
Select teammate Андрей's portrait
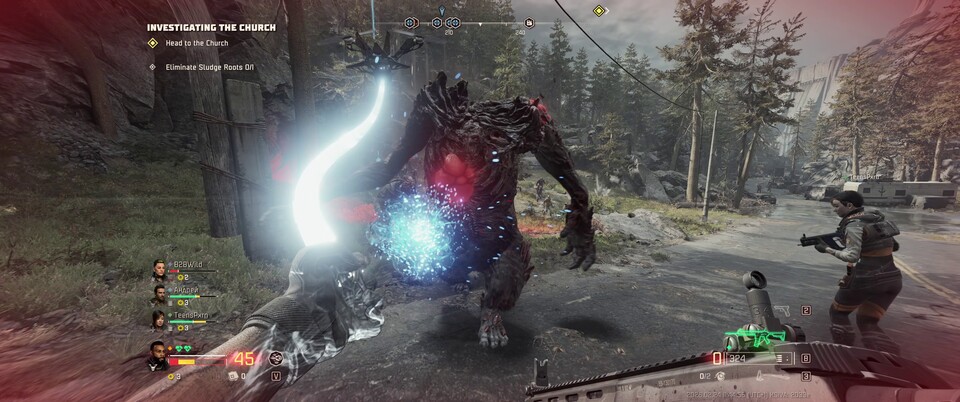coord(159,295)
